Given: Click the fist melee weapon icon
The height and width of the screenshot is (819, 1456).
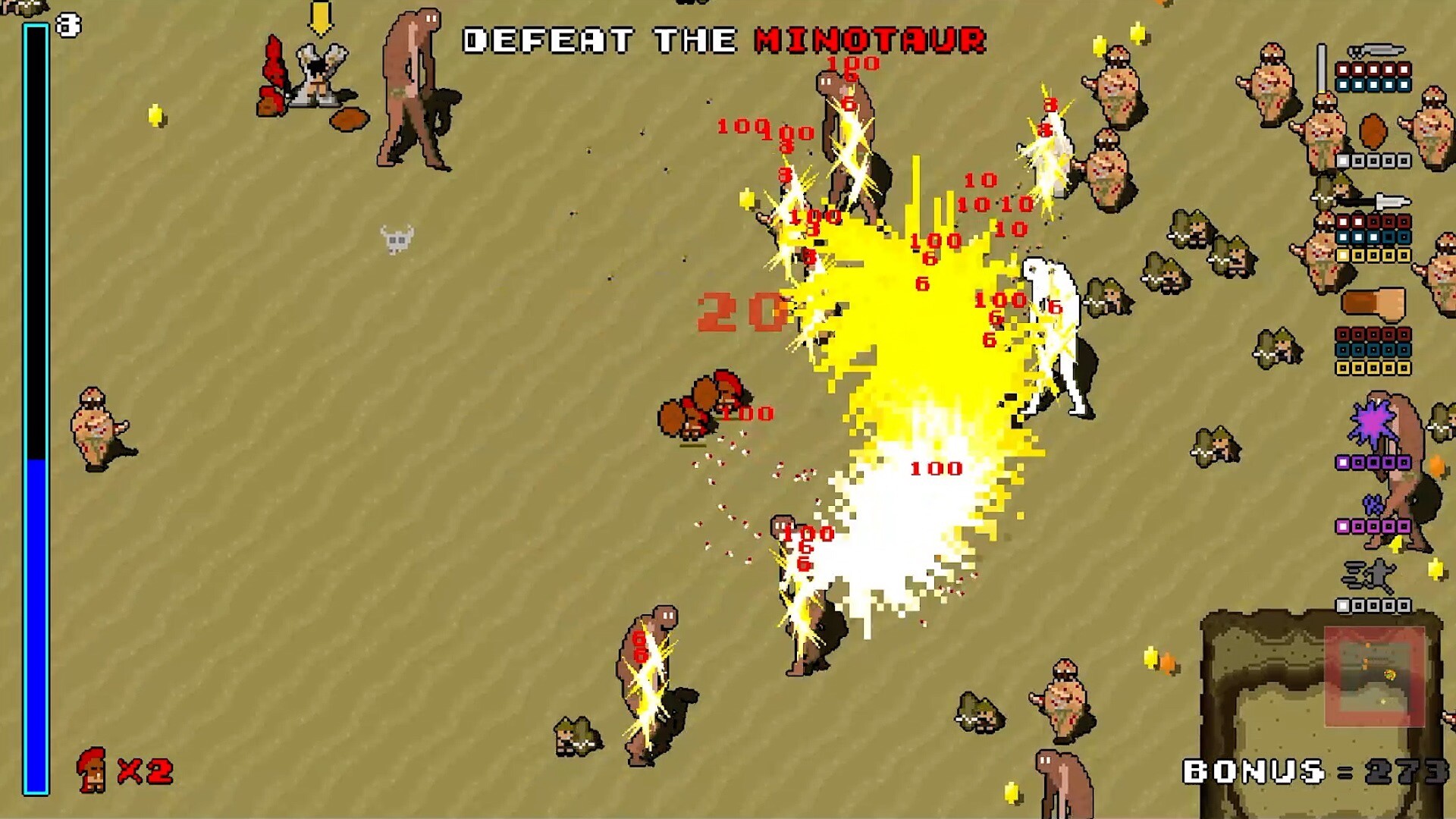Looking at the screenshot, I should click(1374, 302).
